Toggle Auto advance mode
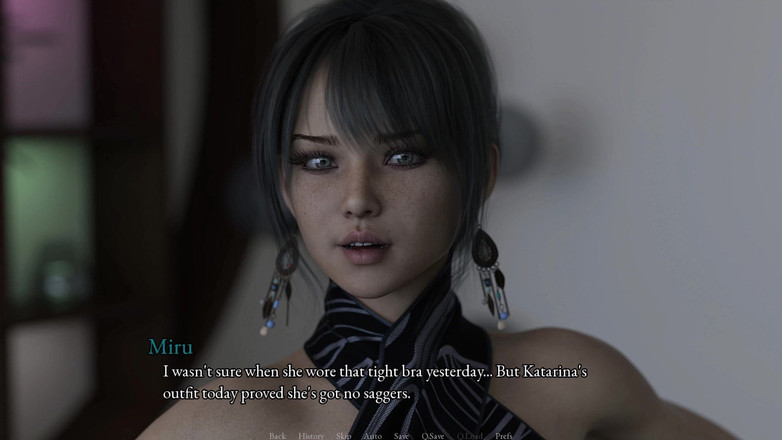Screen dimensions: 782x440 click(x=372, y=435)
